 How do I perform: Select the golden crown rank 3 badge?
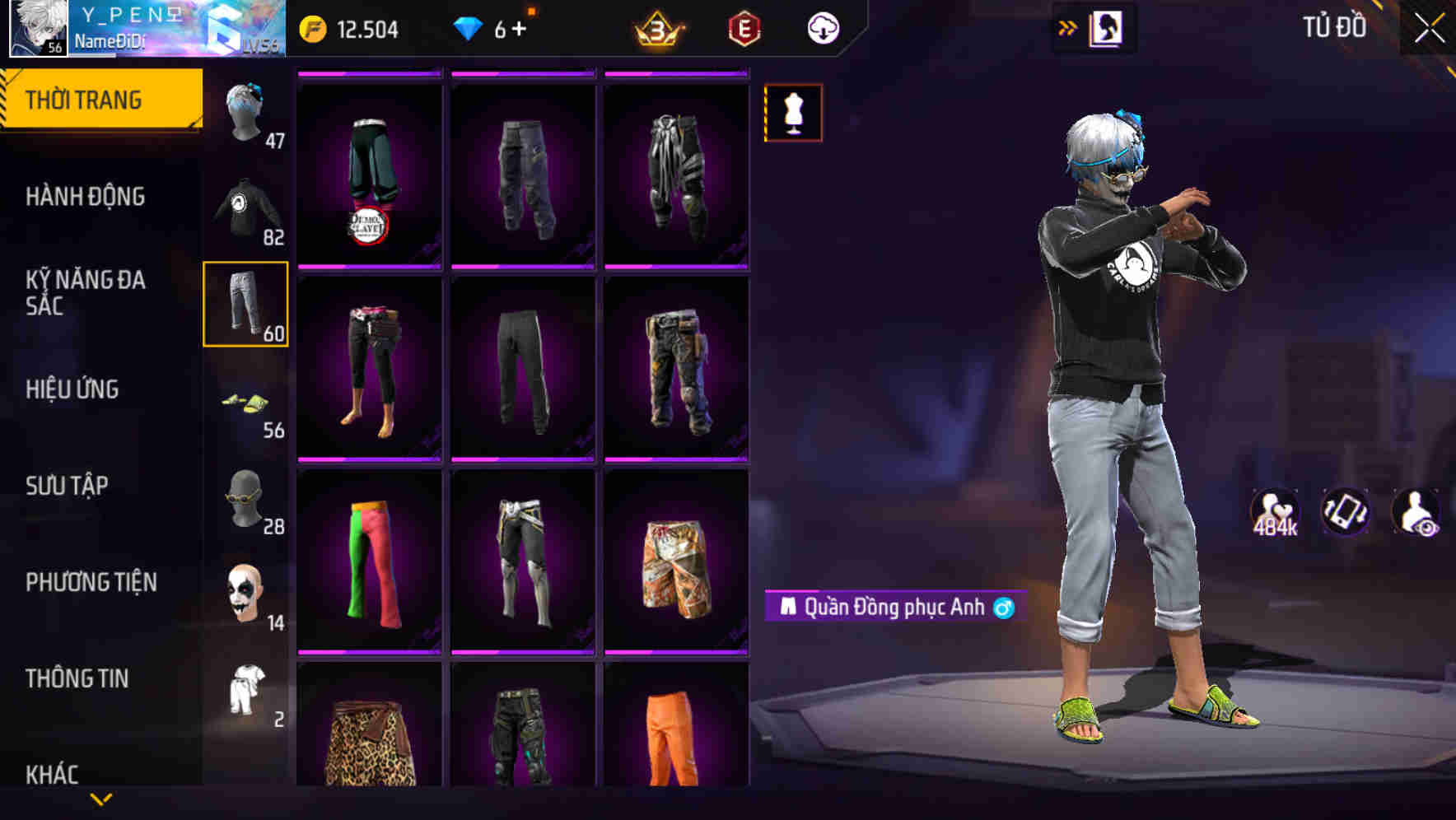click(659, 27)
